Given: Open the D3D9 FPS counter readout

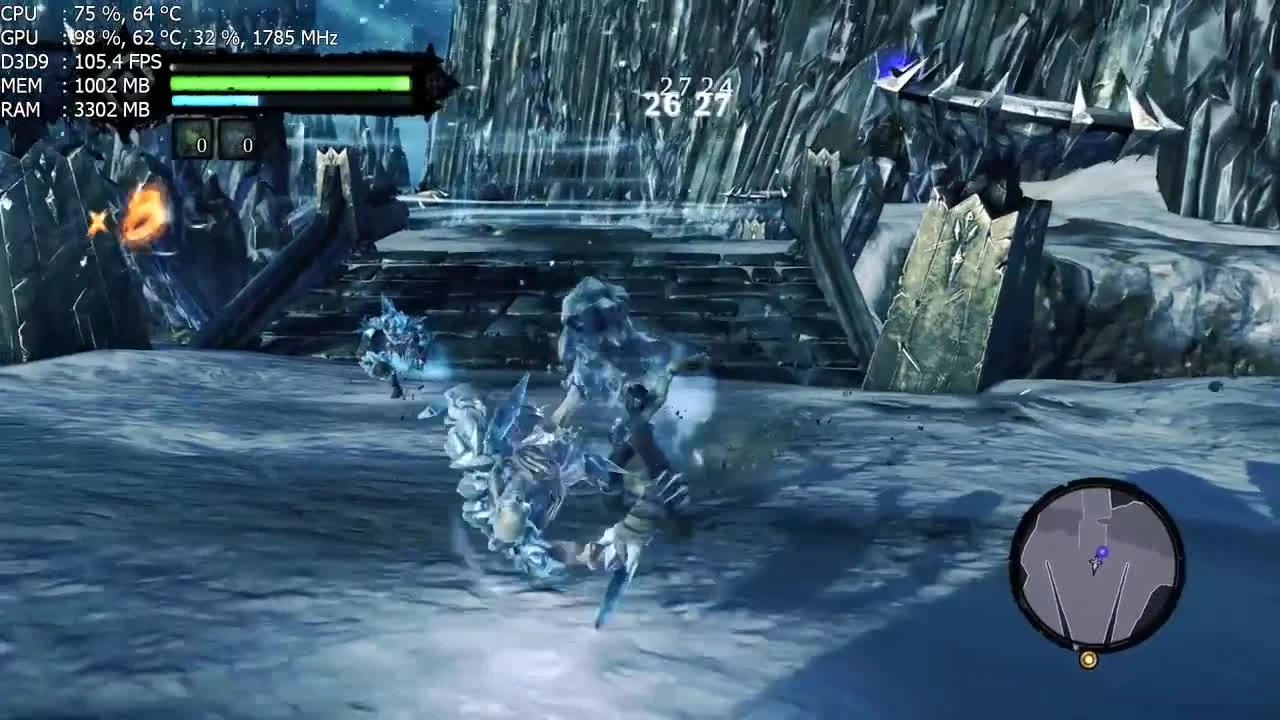Looking at the screenshot, I should 80,62.
